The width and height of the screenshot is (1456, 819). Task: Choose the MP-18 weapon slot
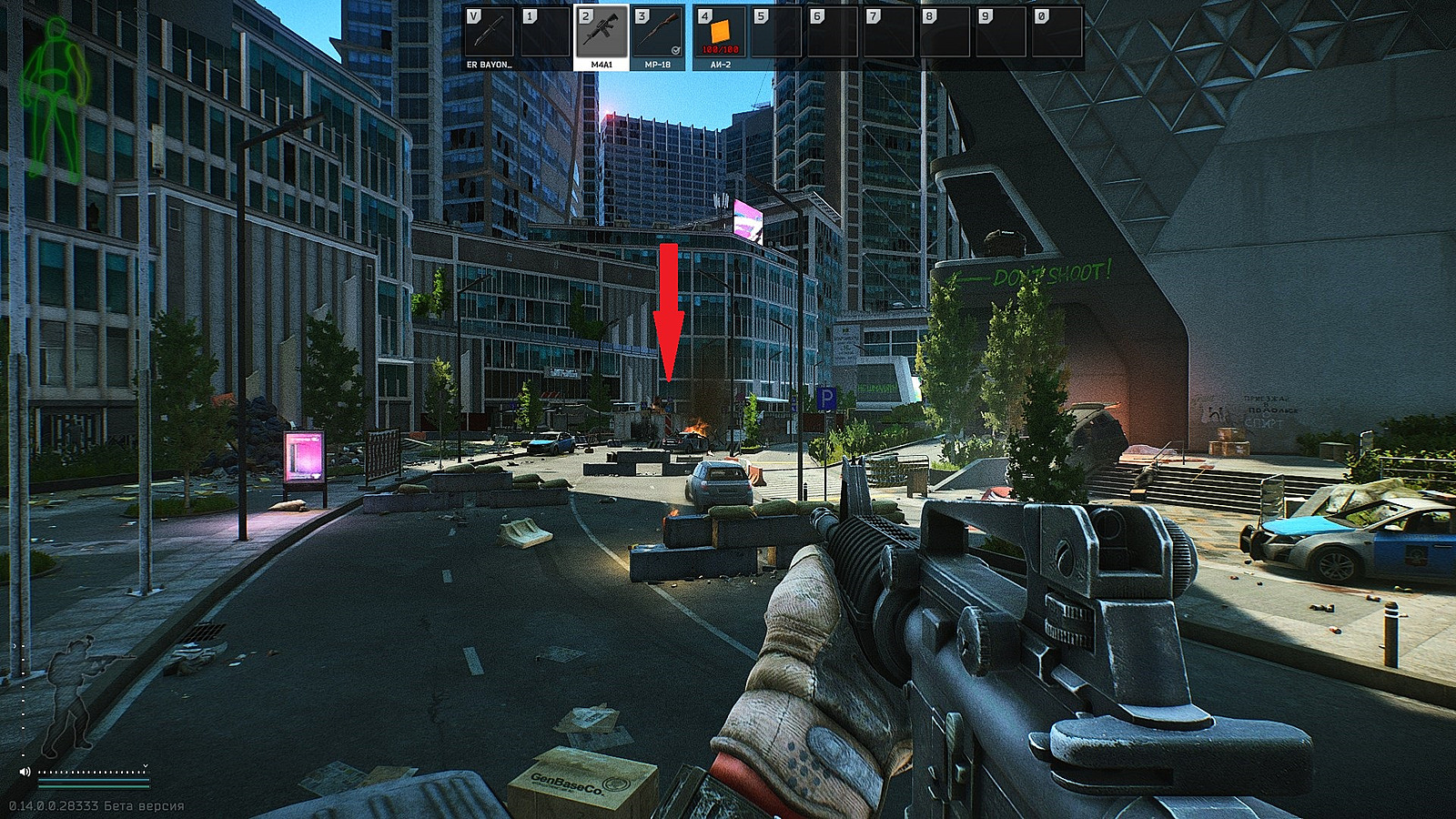pyautogui.click(x=658, y=36)
